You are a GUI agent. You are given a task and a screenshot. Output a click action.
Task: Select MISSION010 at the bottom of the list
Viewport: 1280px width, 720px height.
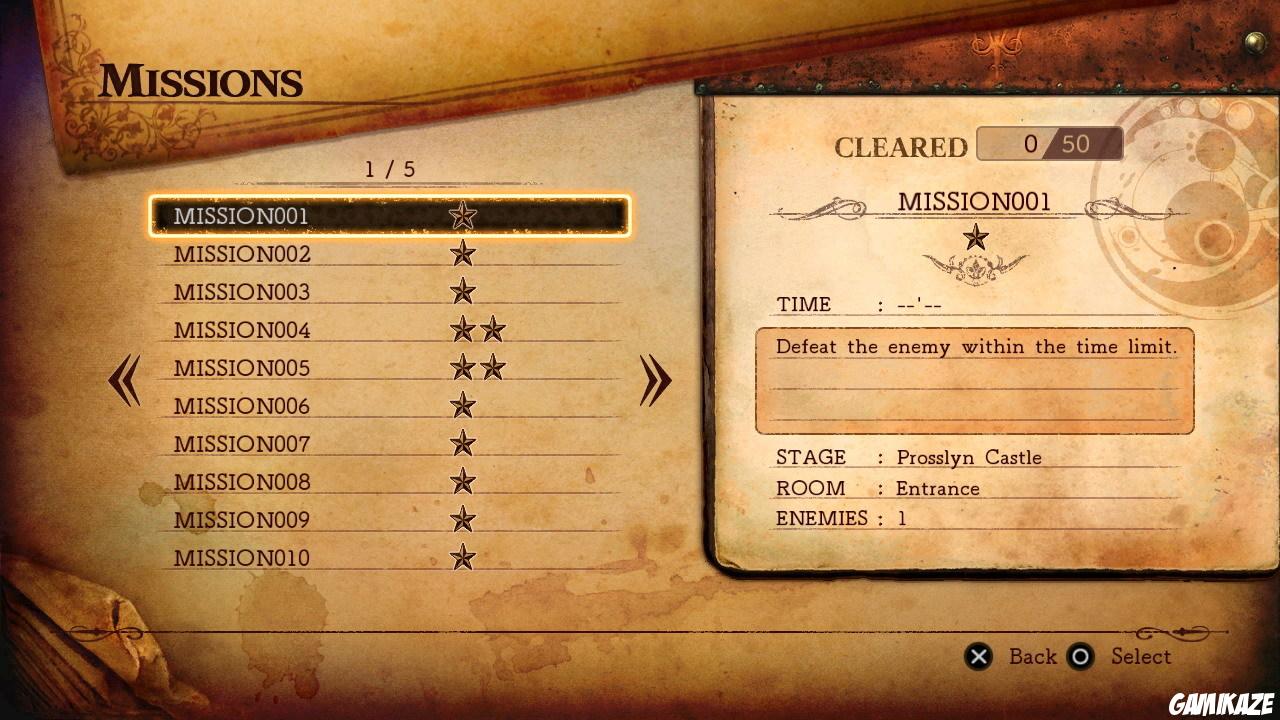click(240, 557)
